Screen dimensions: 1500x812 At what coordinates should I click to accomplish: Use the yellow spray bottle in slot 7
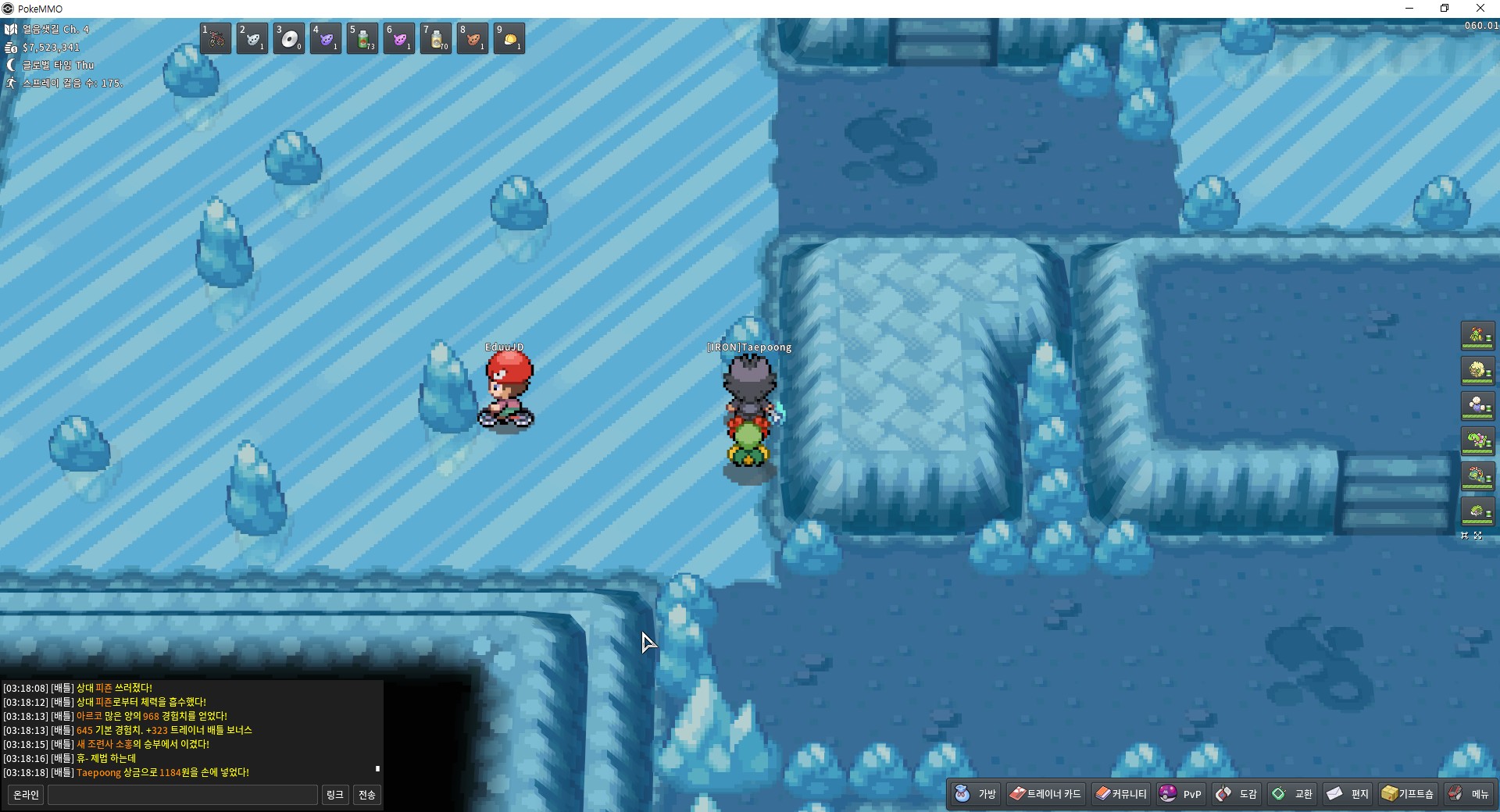tap(436, 38)
